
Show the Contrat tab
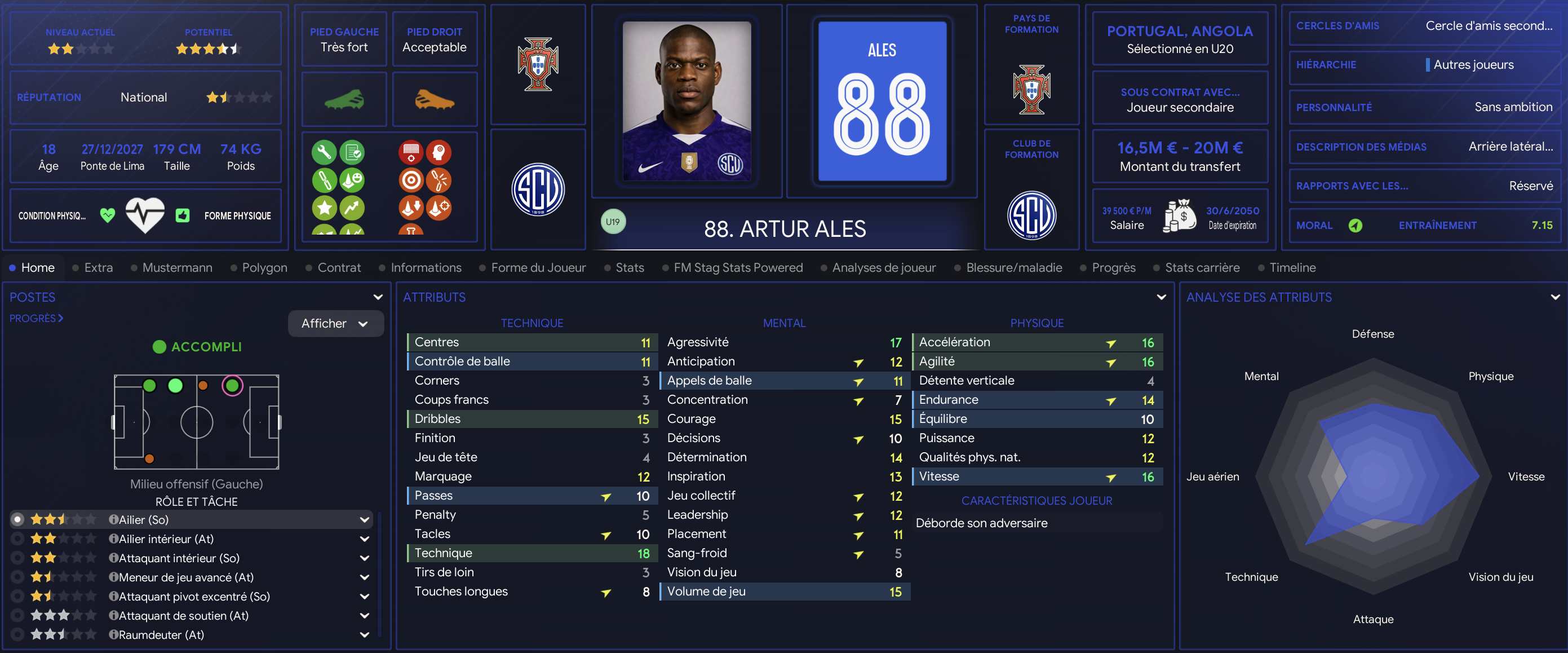point(338,267)
